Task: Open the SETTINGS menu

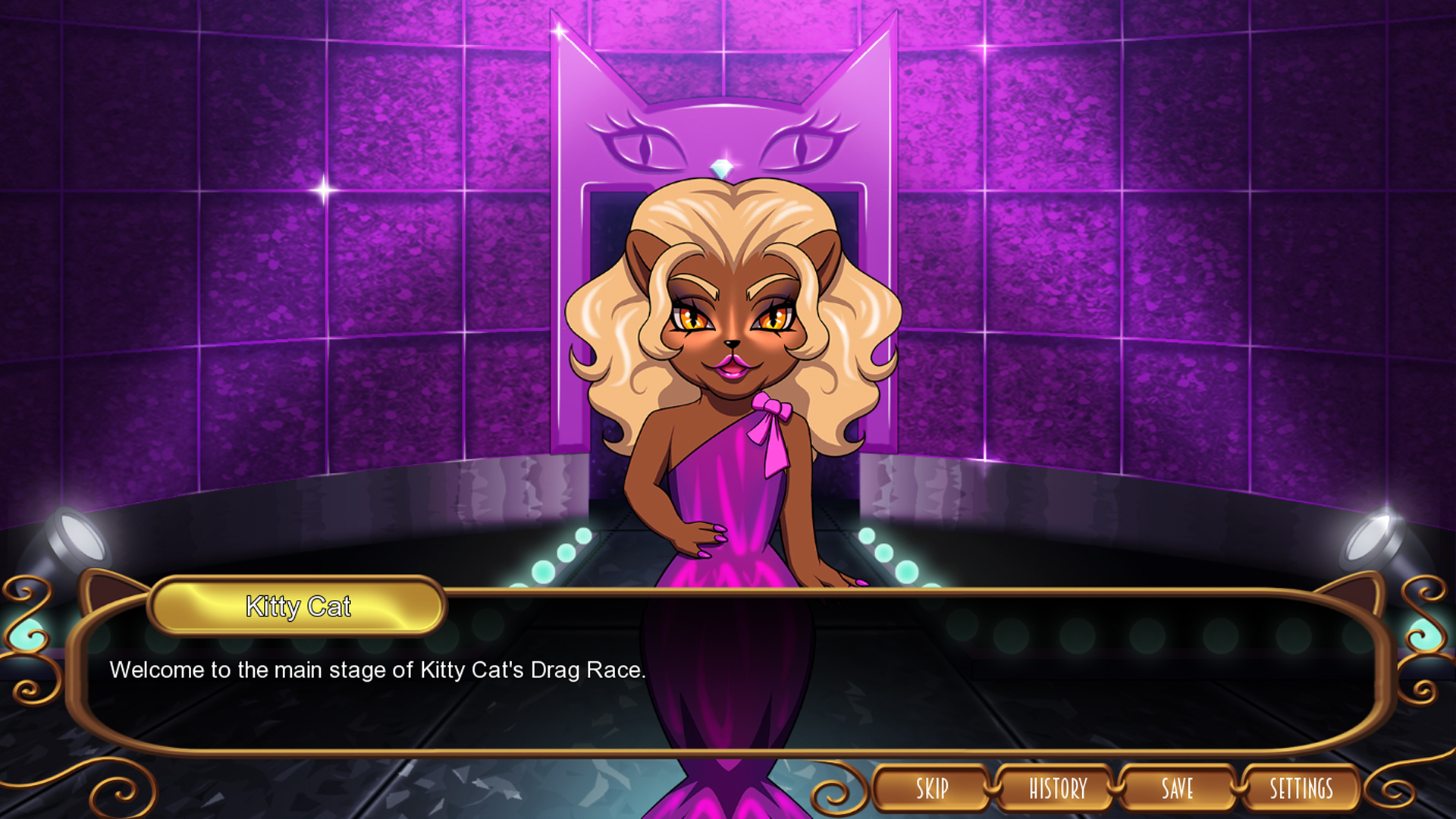Action: tap(1301, 789)
